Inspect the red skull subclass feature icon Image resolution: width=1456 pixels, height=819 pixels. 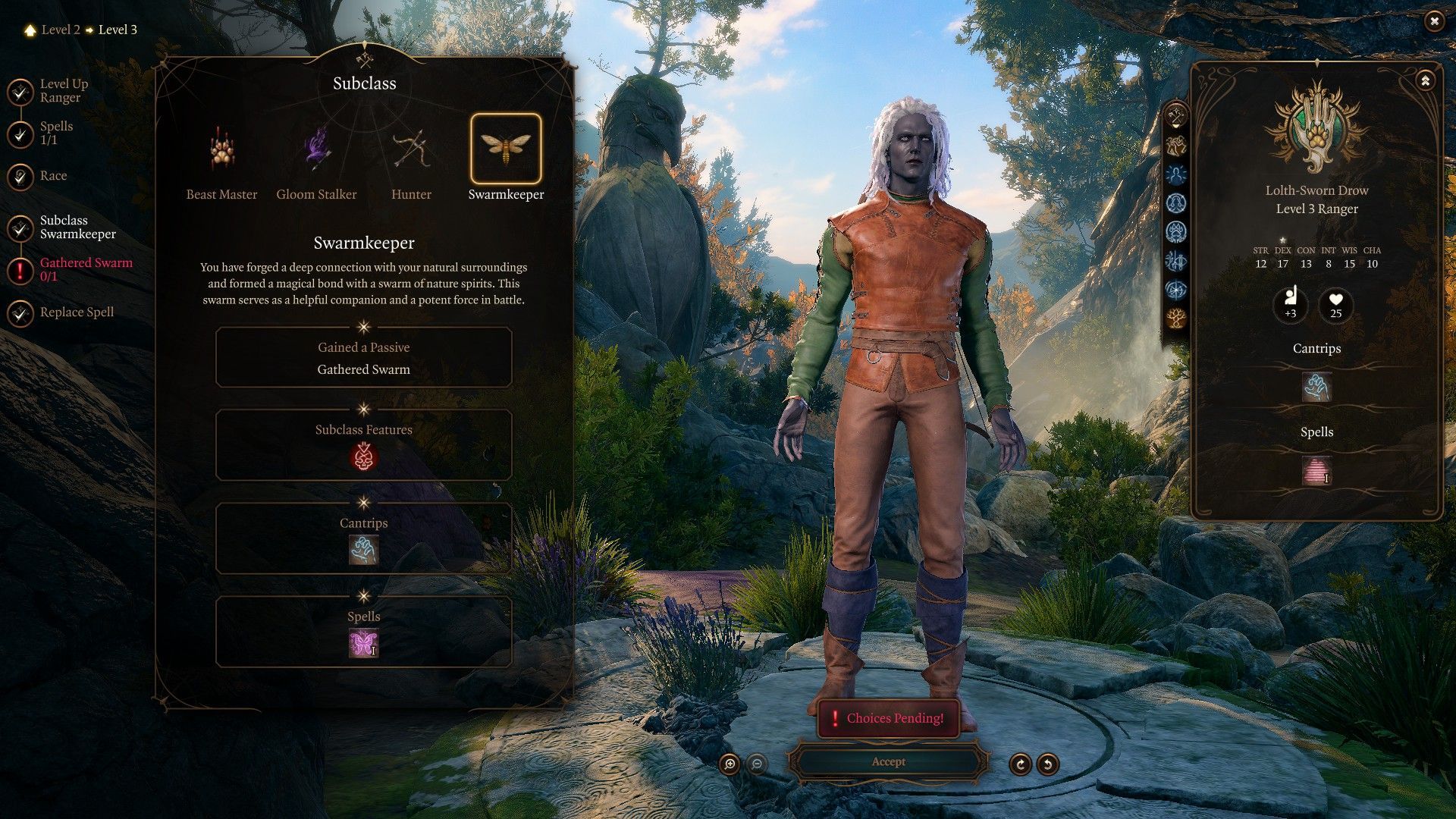tap(363, 457)
